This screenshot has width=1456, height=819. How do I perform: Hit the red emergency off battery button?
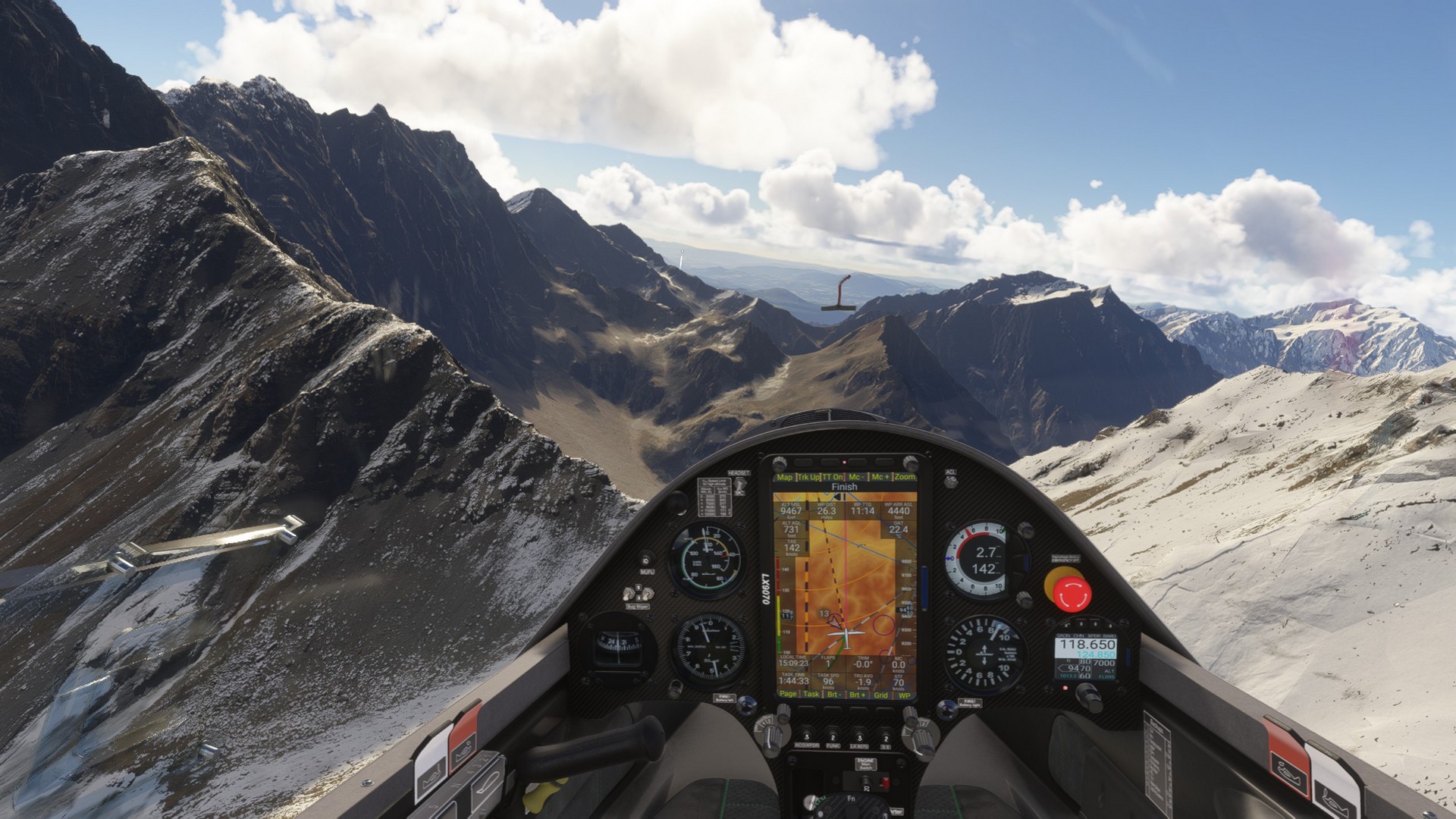click(1068, 588)
